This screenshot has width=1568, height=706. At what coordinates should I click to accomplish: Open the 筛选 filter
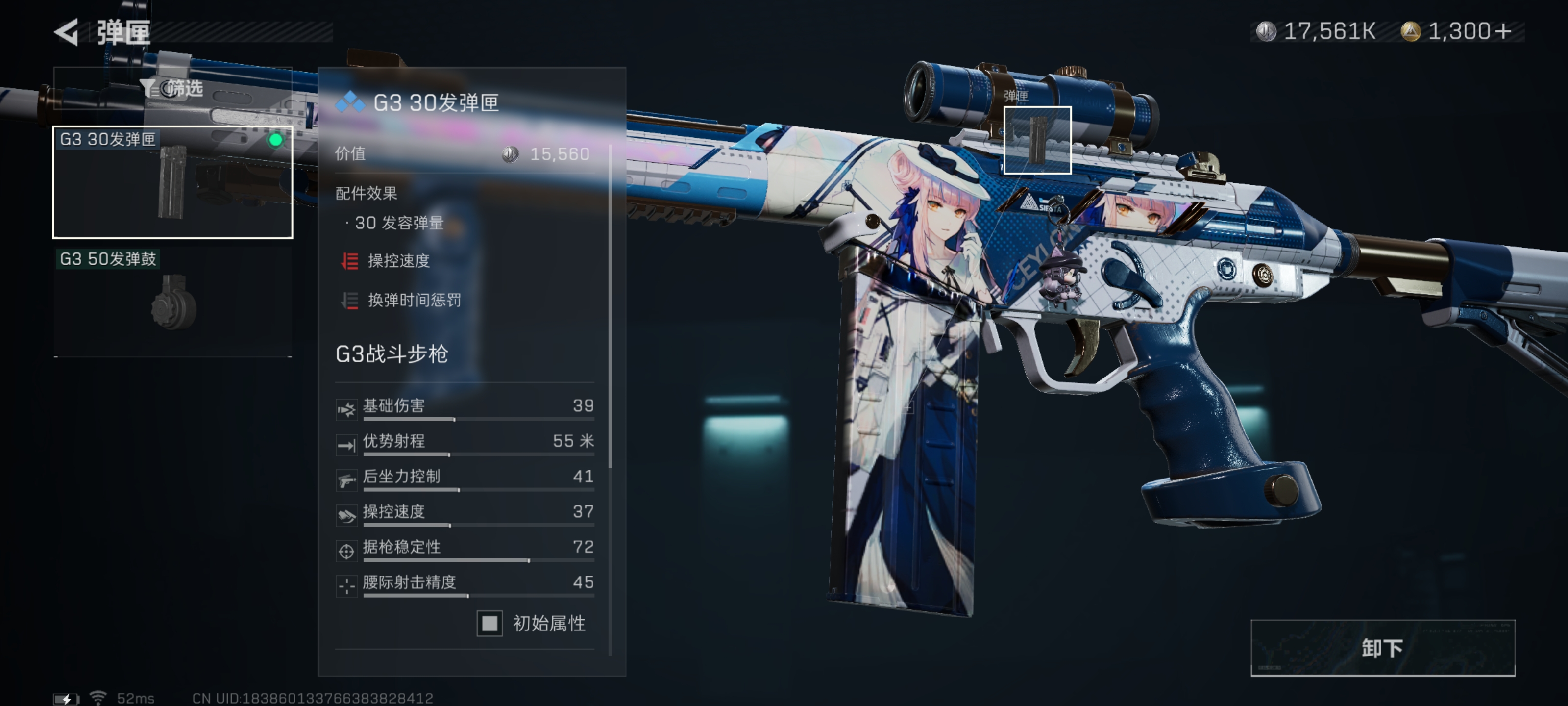(x=173, y=89)
